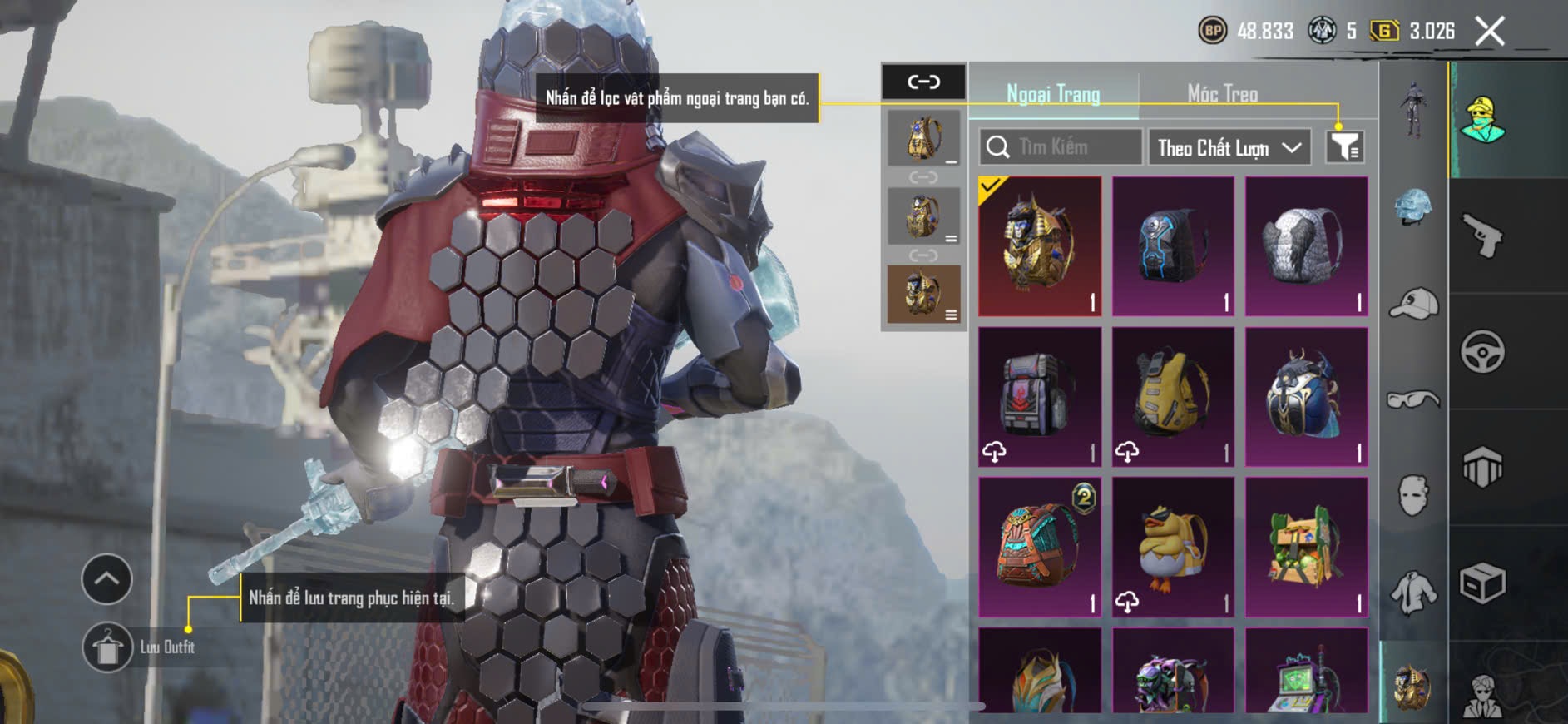Viewport: 1568px width, 724px height.
Task: Open the jacket clothing category
Action: click(1413, 593)
